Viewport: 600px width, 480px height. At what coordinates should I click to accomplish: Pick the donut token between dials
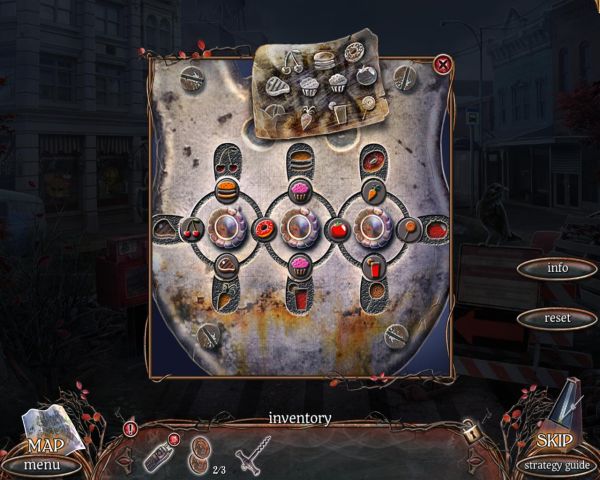[x=263, y=229]
